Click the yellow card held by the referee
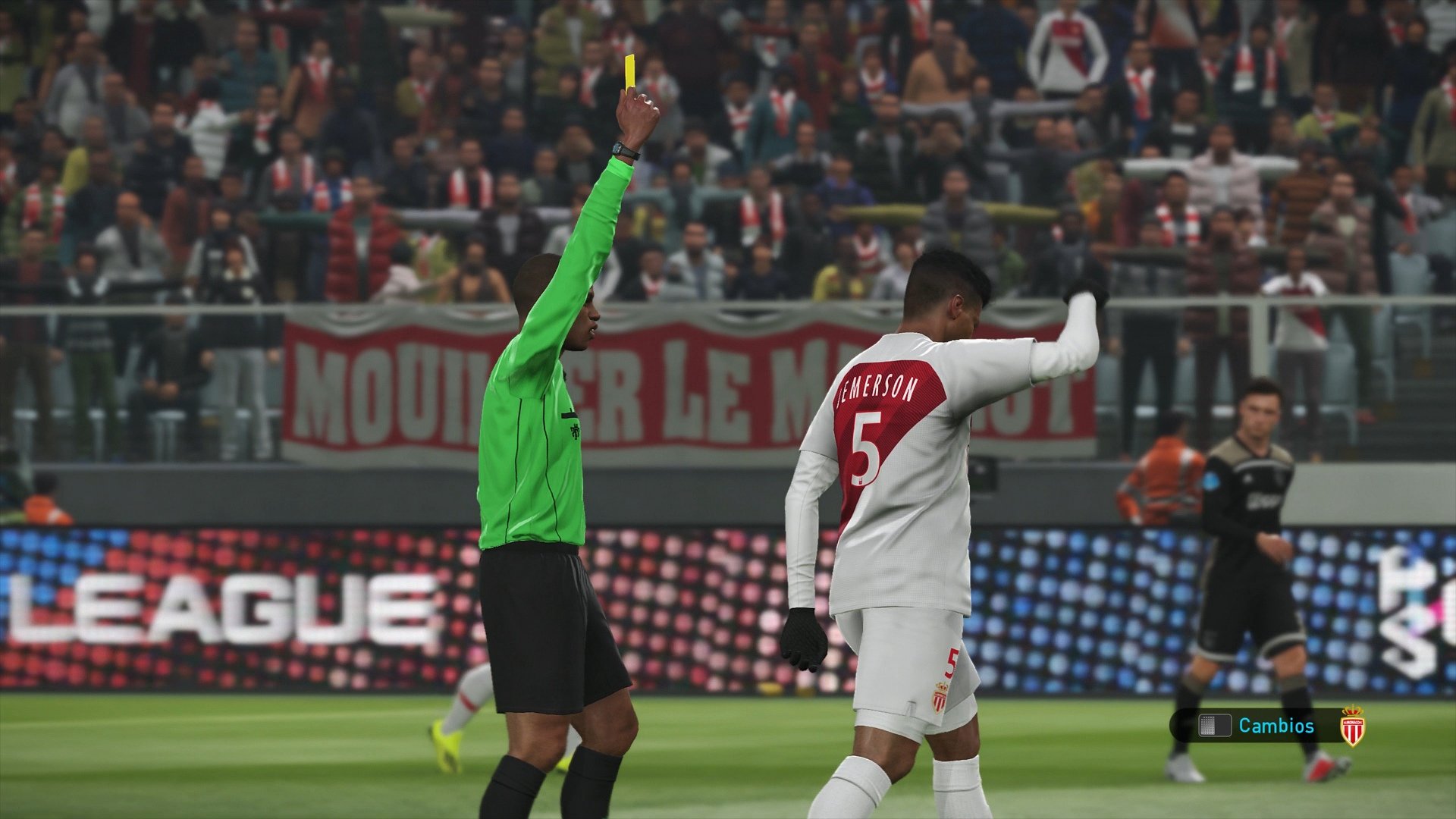 (x=630, y=72)
